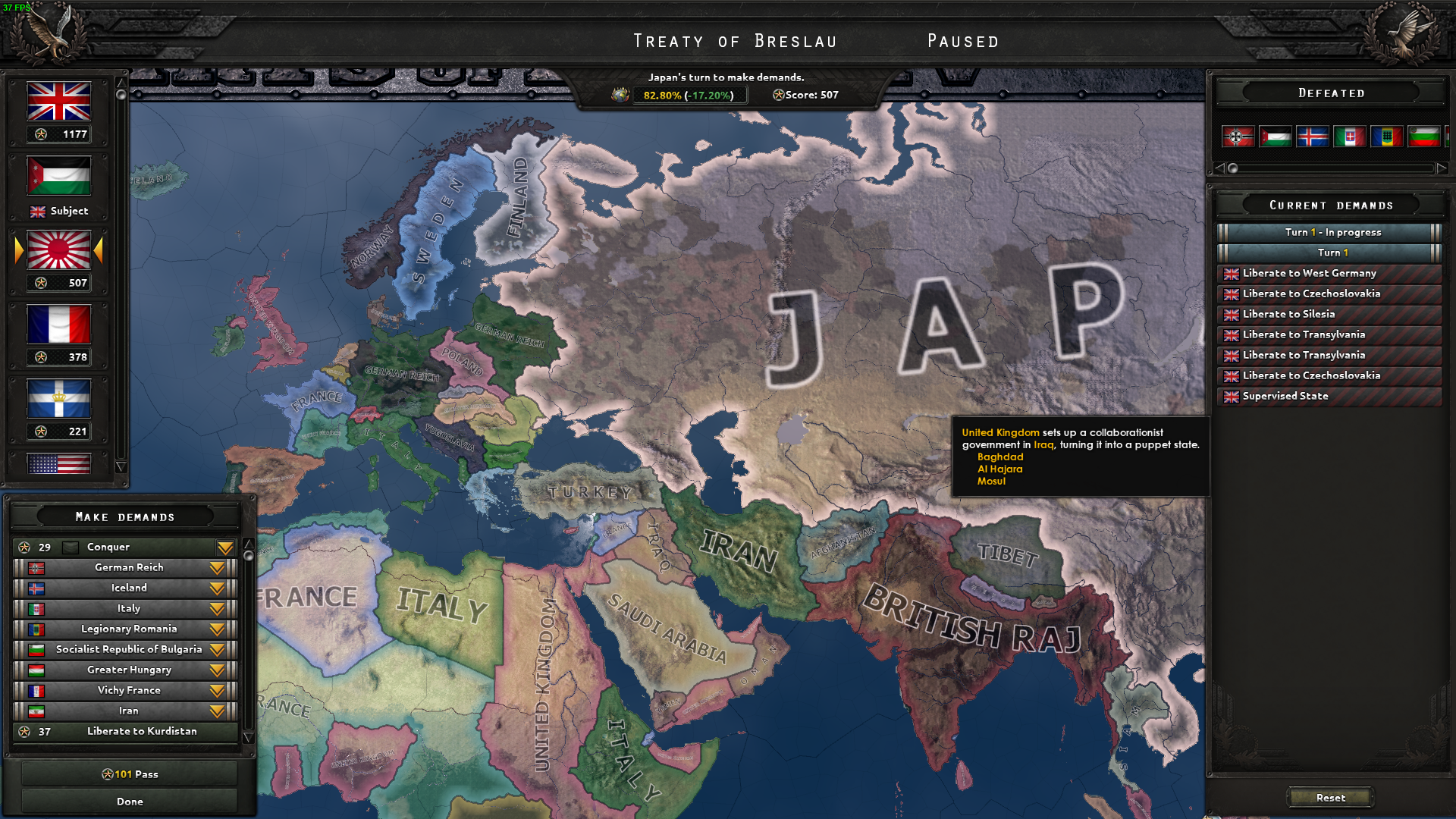Click the right scroll arrow under Defeated flags
1456x819 pixels.
tap(1442, 168)
